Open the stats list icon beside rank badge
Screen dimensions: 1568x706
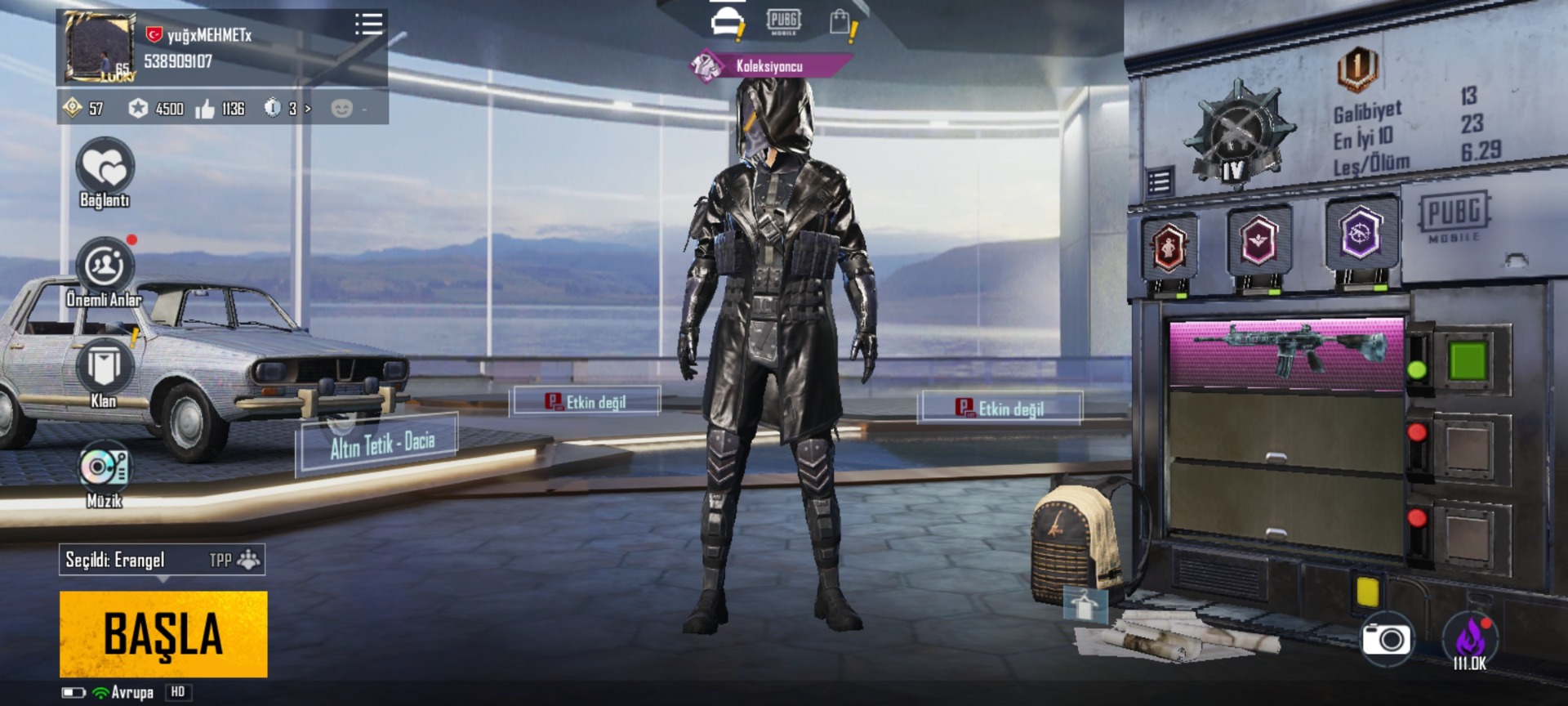1159,181
